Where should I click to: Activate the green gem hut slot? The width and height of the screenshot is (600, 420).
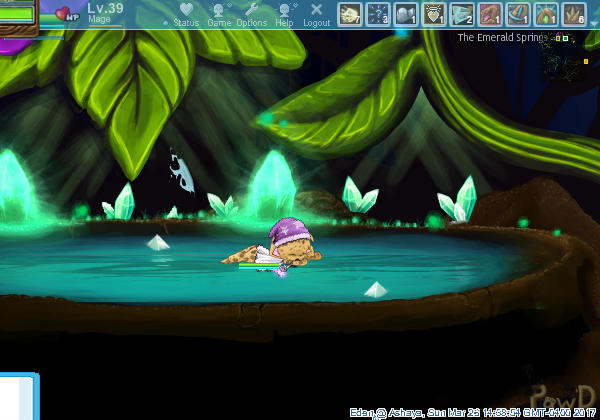pos(546,14)
